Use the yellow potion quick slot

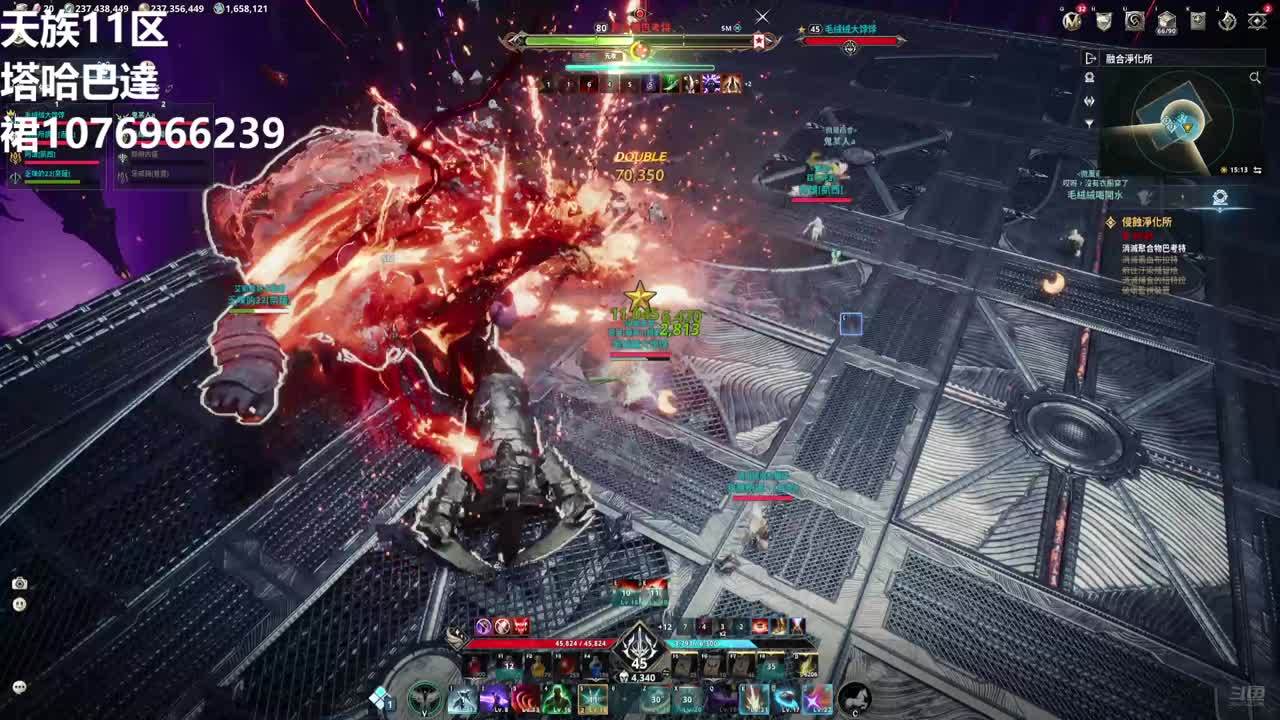click(x=539, y=666)
